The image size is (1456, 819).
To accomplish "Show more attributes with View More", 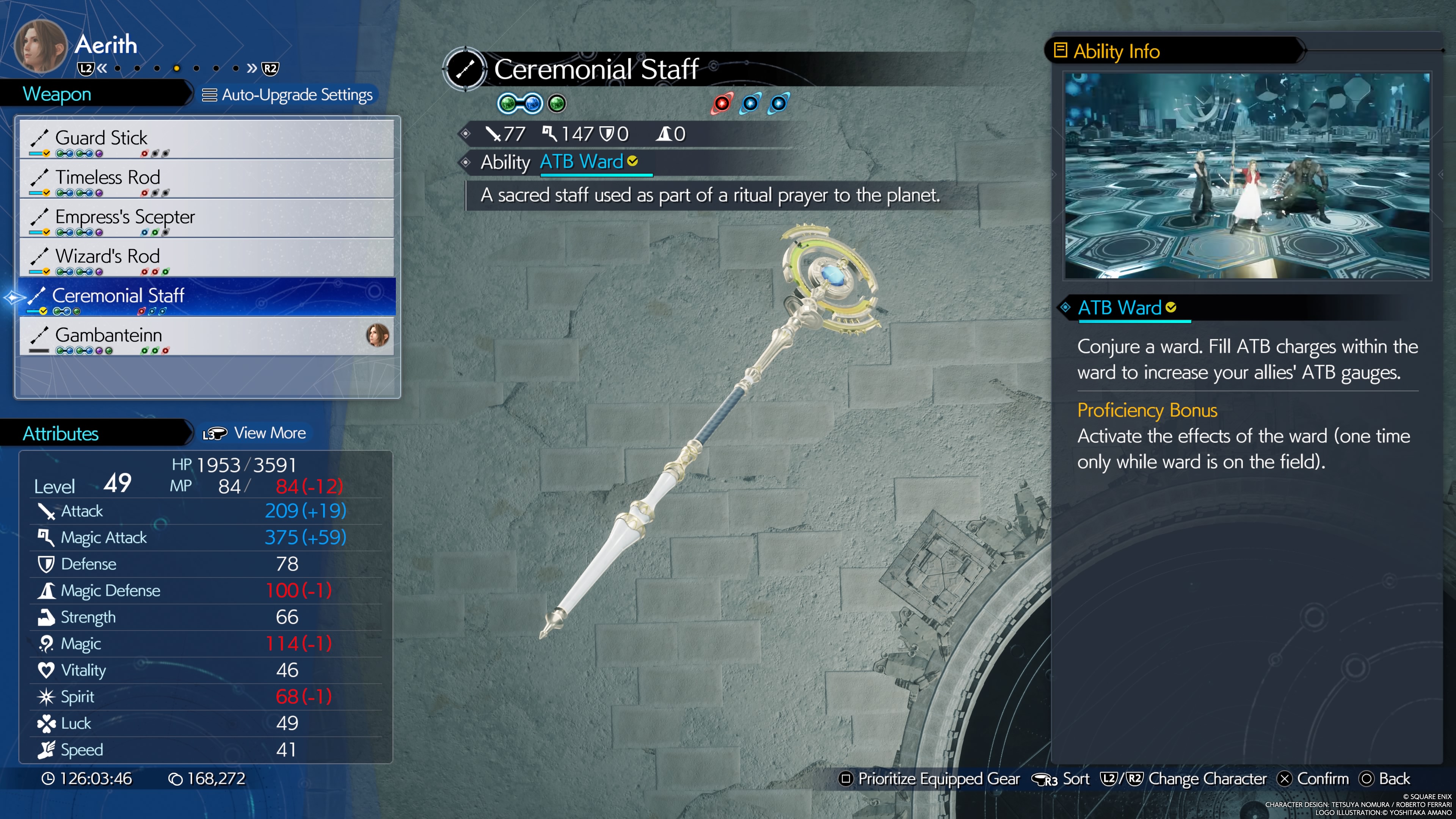I will (255, 433).
